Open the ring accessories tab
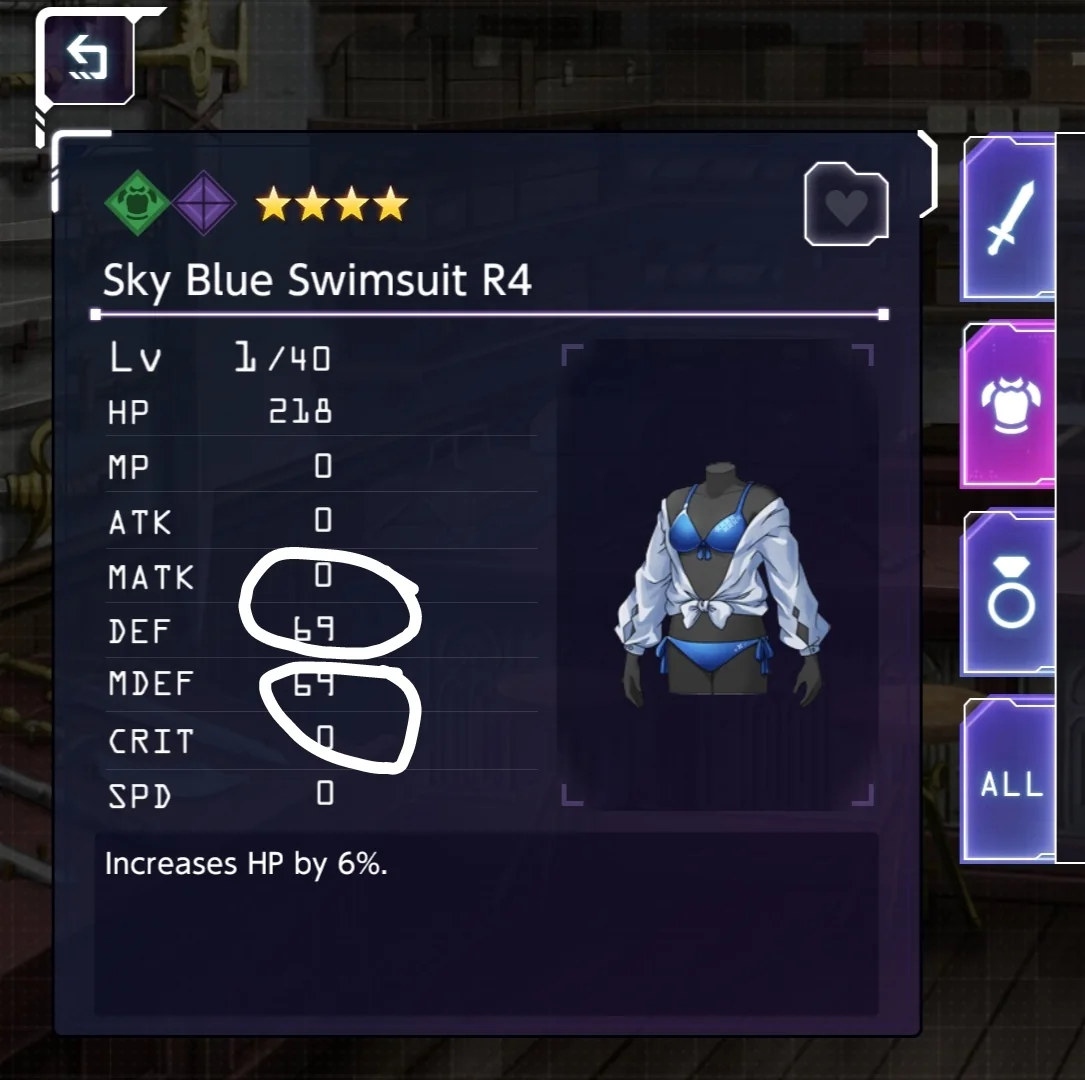Viewport: 1085px width, 1080px height. [1010, 593]
